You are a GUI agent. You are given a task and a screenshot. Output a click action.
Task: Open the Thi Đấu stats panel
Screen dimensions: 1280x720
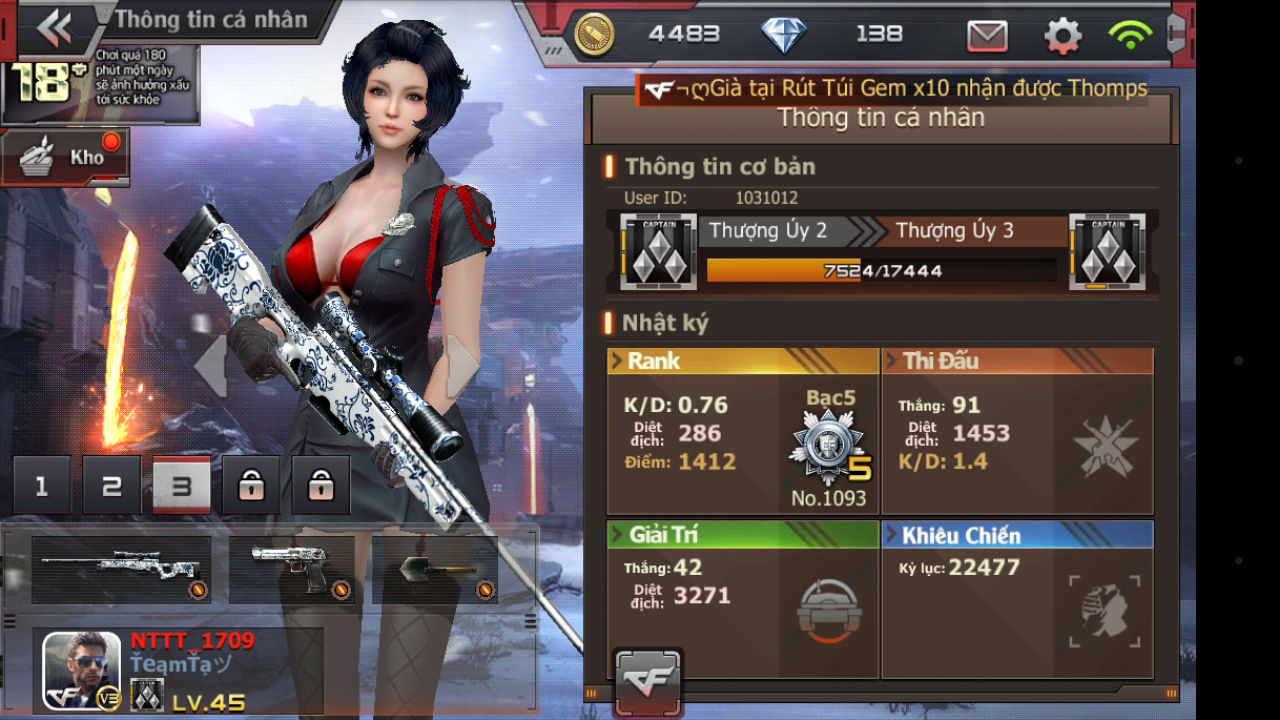(1017, 431)
